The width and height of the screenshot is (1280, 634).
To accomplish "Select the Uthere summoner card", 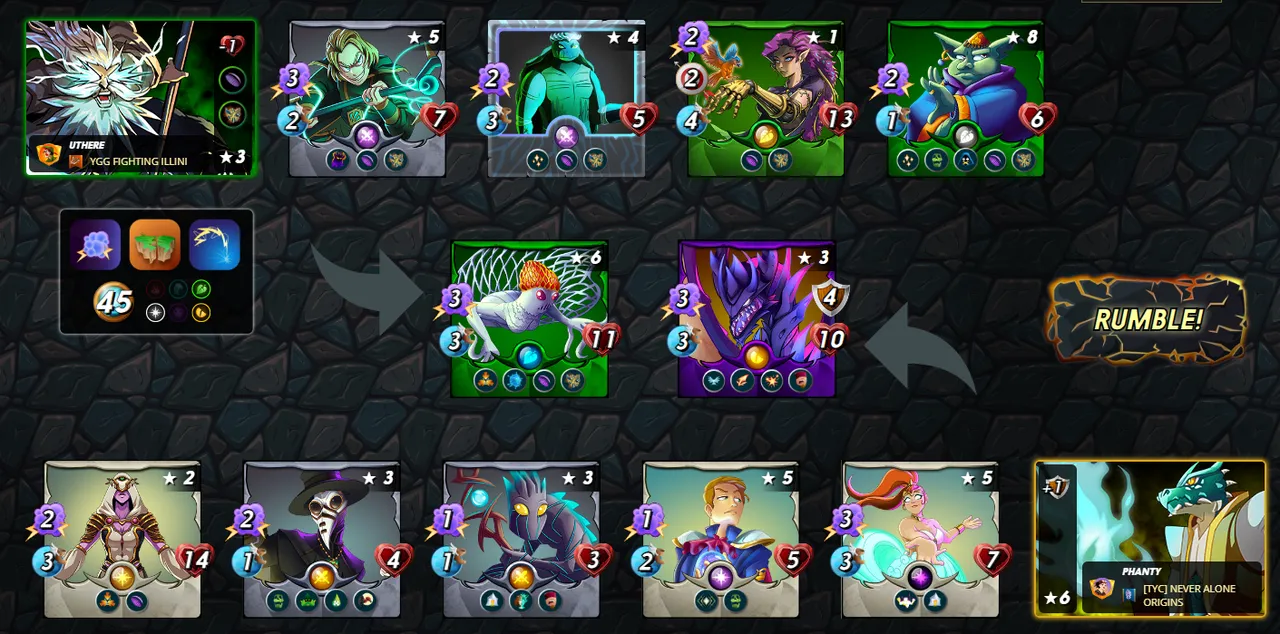I will (x=140, y=98).
